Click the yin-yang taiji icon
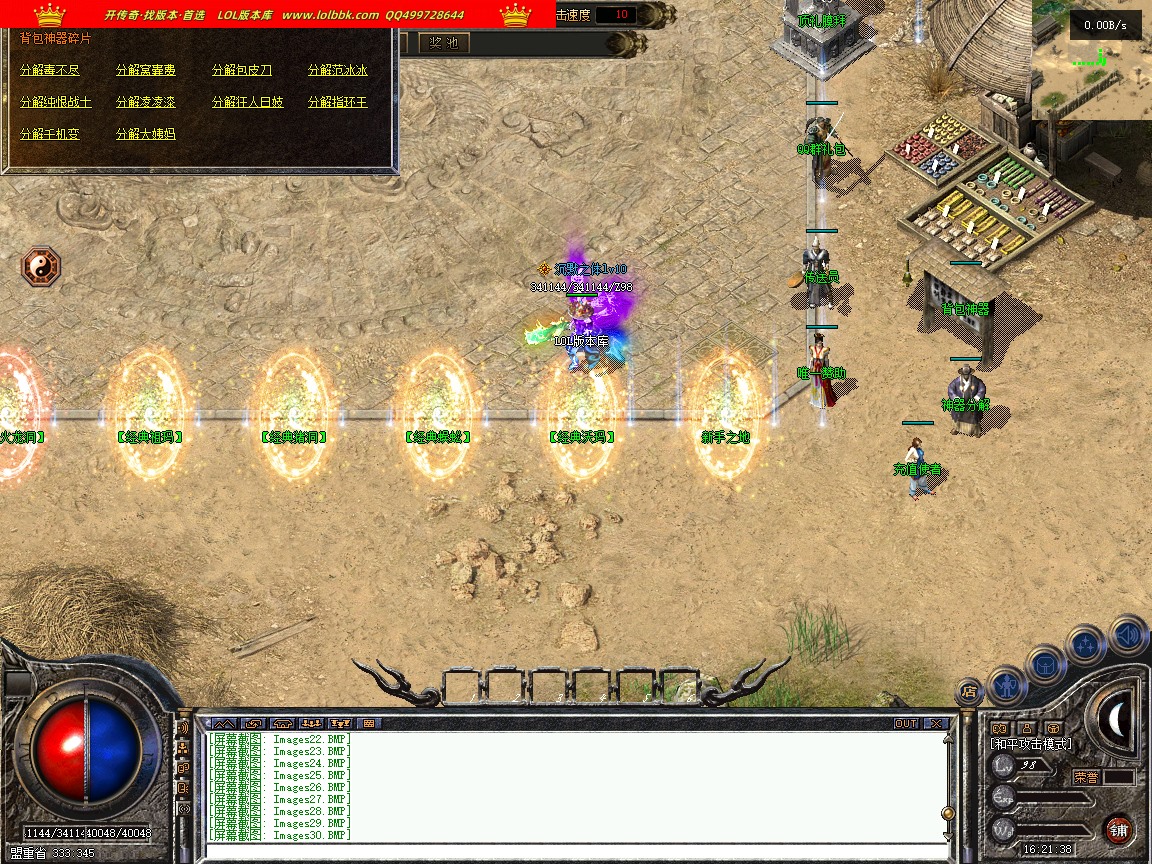This screenshot has width=1152, height=864. coord(41,267)
